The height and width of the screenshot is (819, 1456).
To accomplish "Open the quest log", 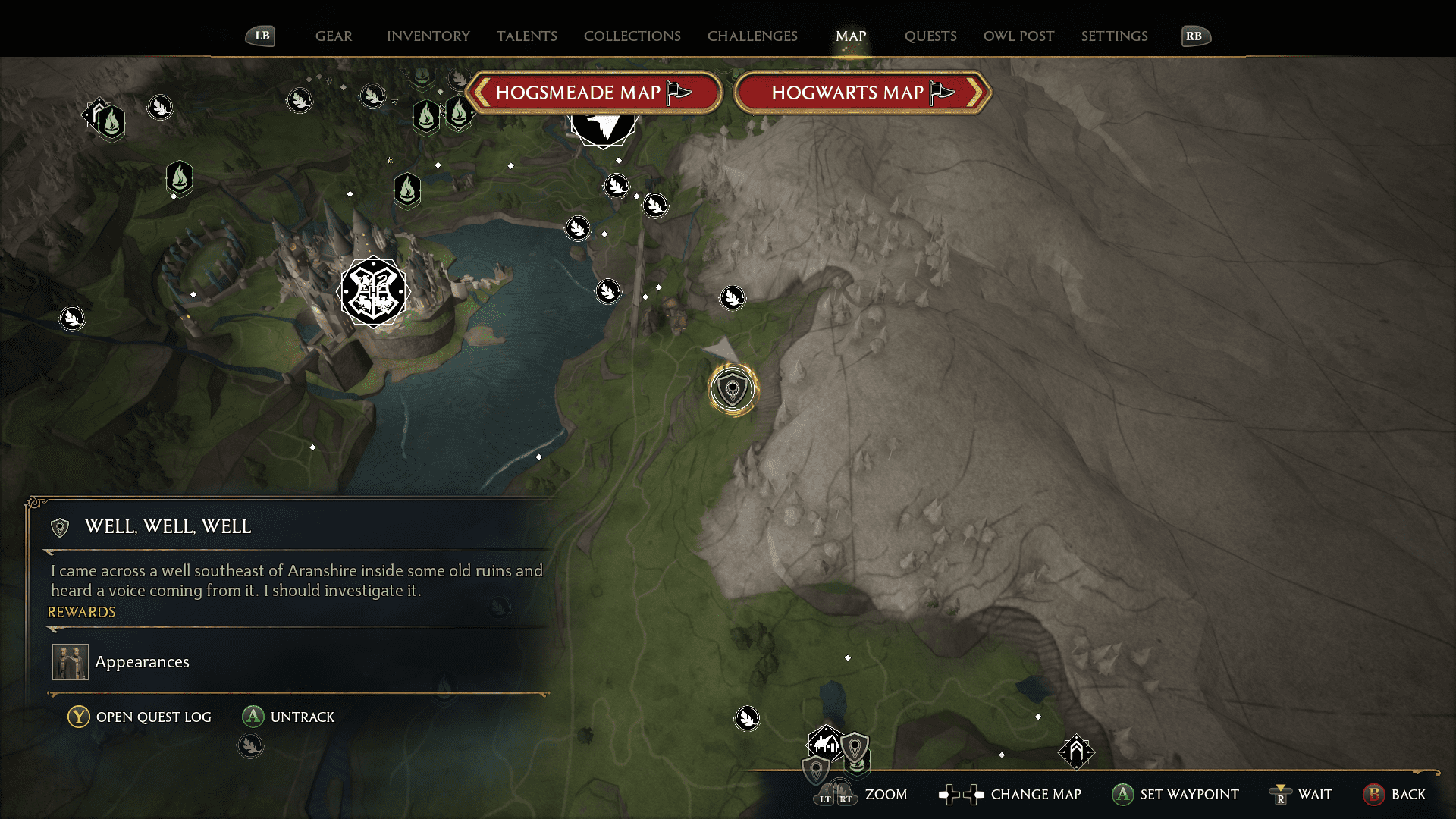I will pyautogui.click(x=139, y=716).
